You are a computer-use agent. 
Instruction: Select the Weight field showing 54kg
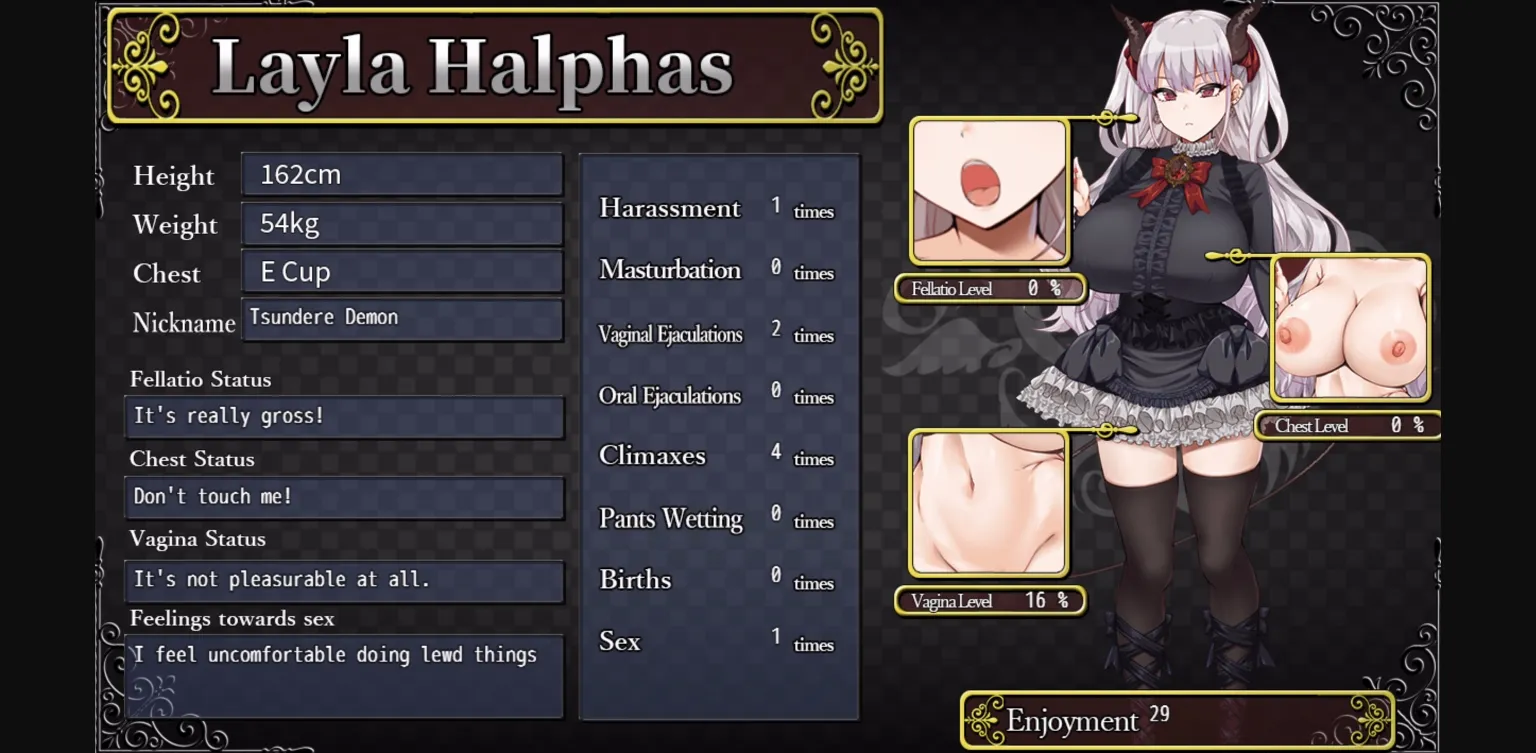pos(402,222)
